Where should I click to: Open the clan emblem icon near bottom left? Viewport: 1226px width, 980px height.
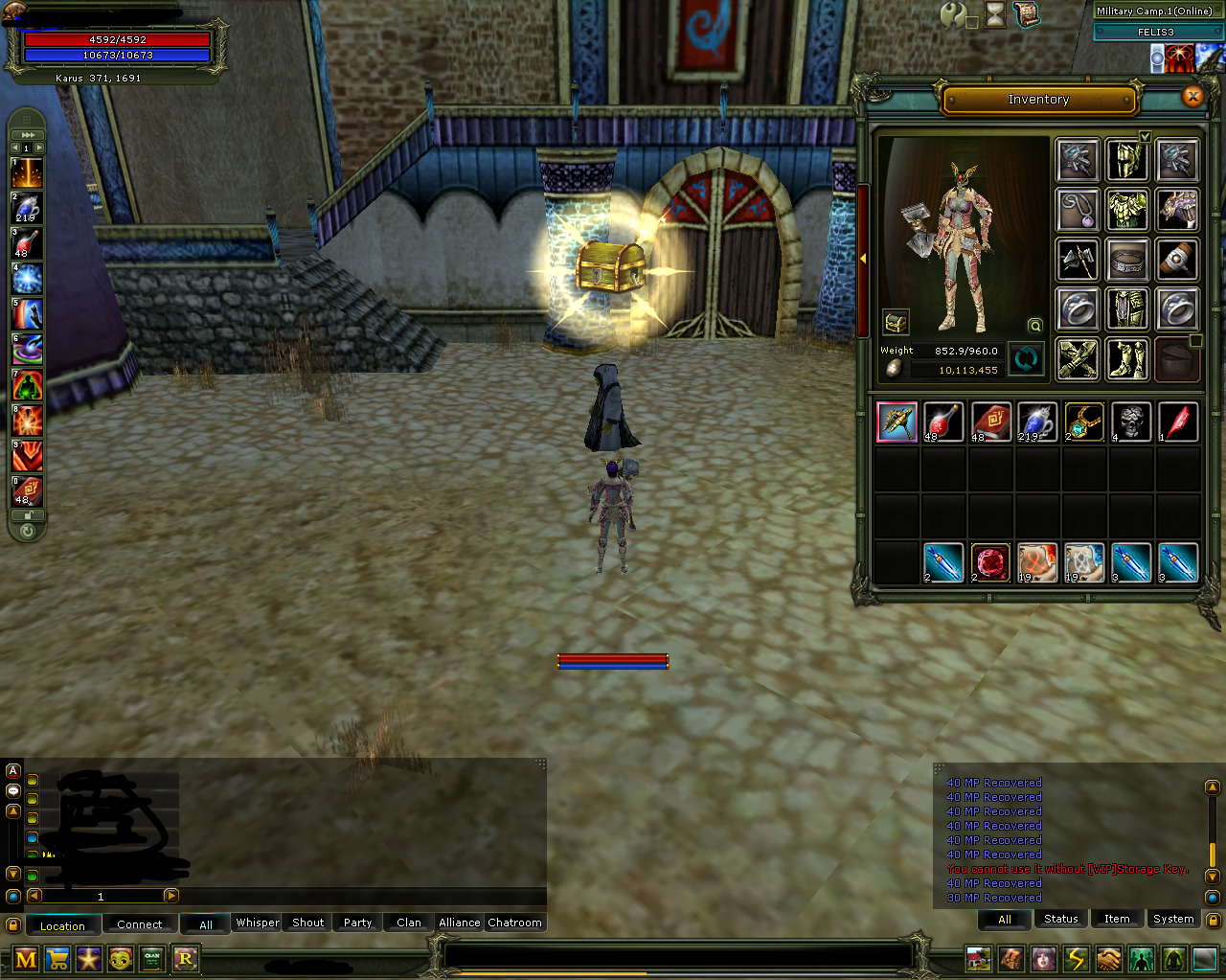pyautogui.click(x=152, y=959)
